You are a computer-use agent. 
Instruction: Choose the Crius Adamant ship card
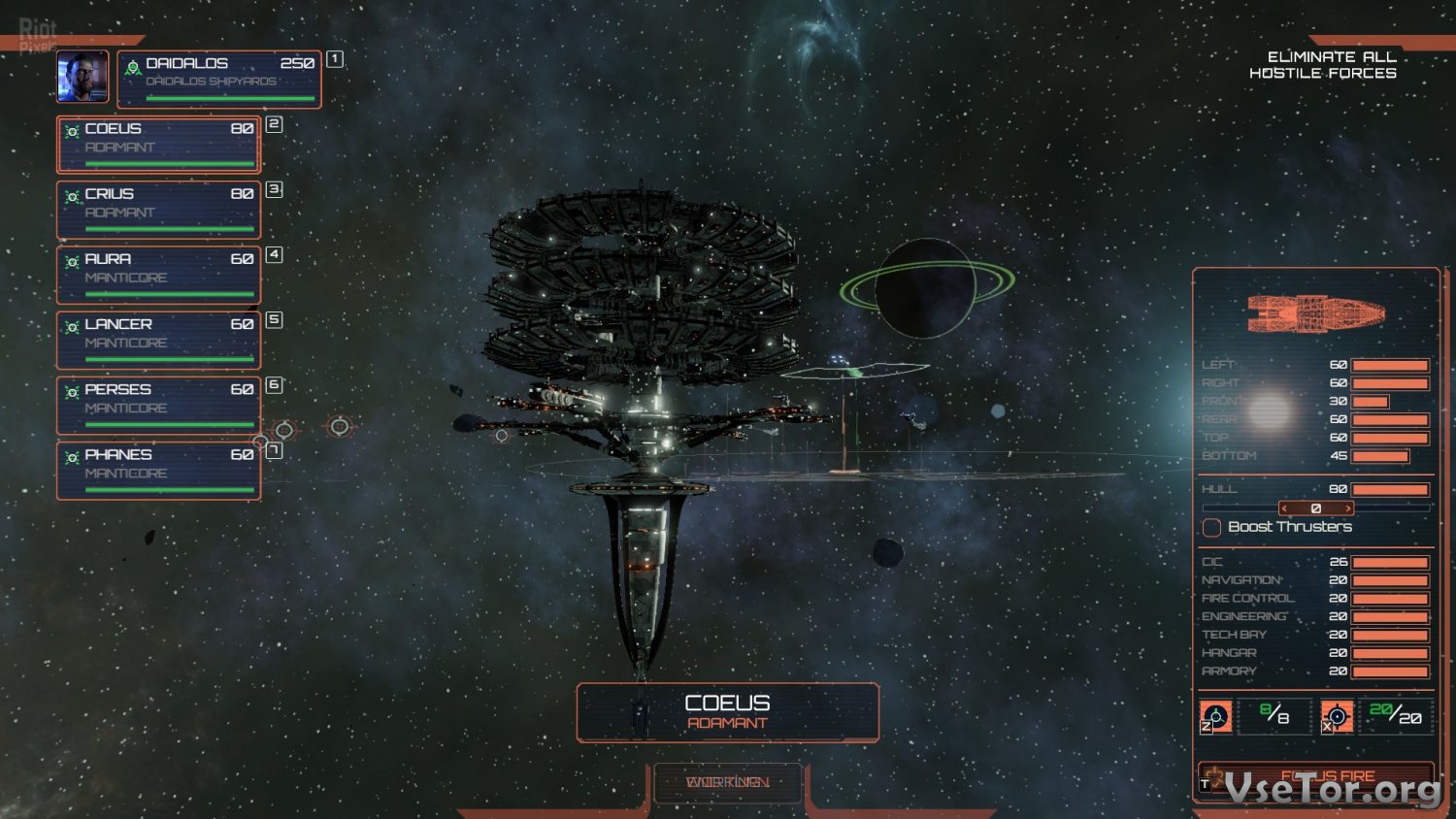[159, 209]
